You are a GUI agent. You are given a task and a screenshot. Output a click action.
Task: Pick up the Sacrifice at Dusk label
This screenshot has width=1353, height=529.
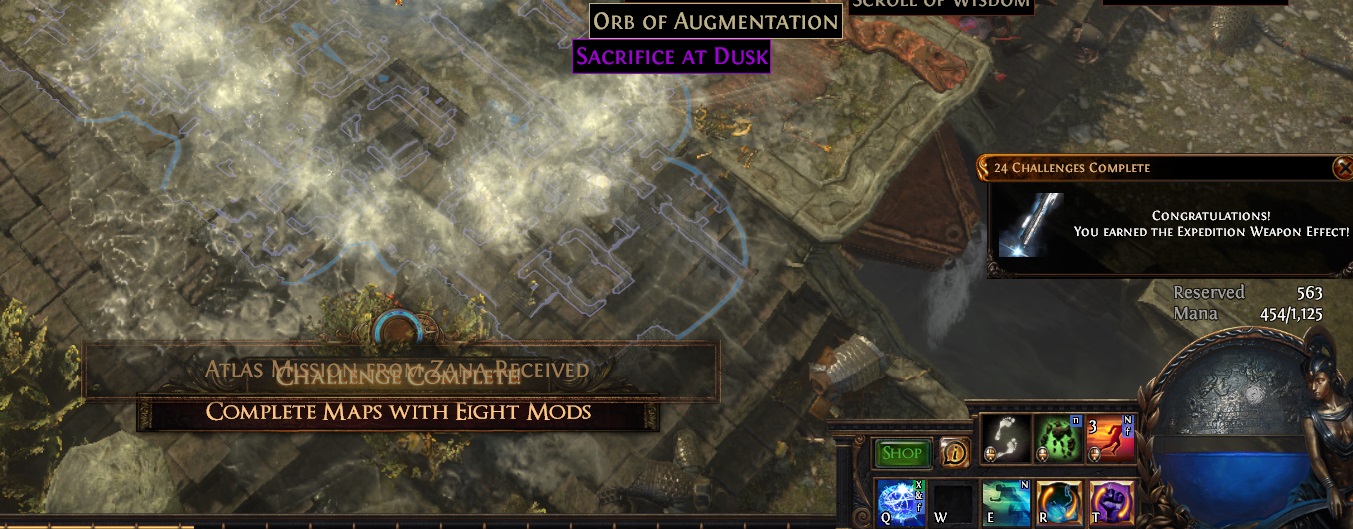pyautogui.click(x=672, y=56)
